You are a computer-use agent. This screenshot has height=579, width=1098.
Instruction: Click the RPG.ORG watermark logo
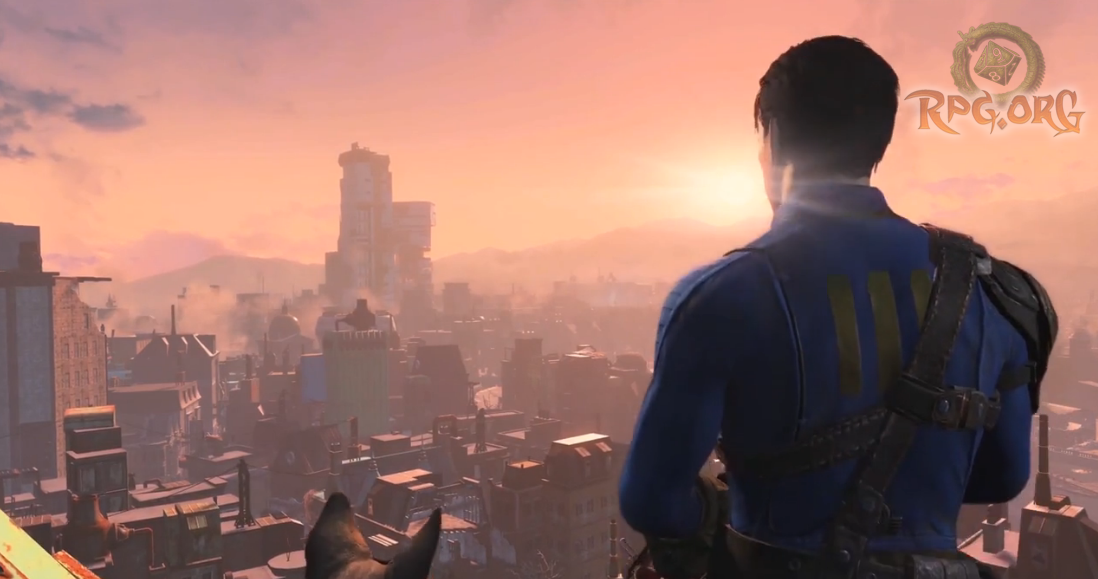994,82
